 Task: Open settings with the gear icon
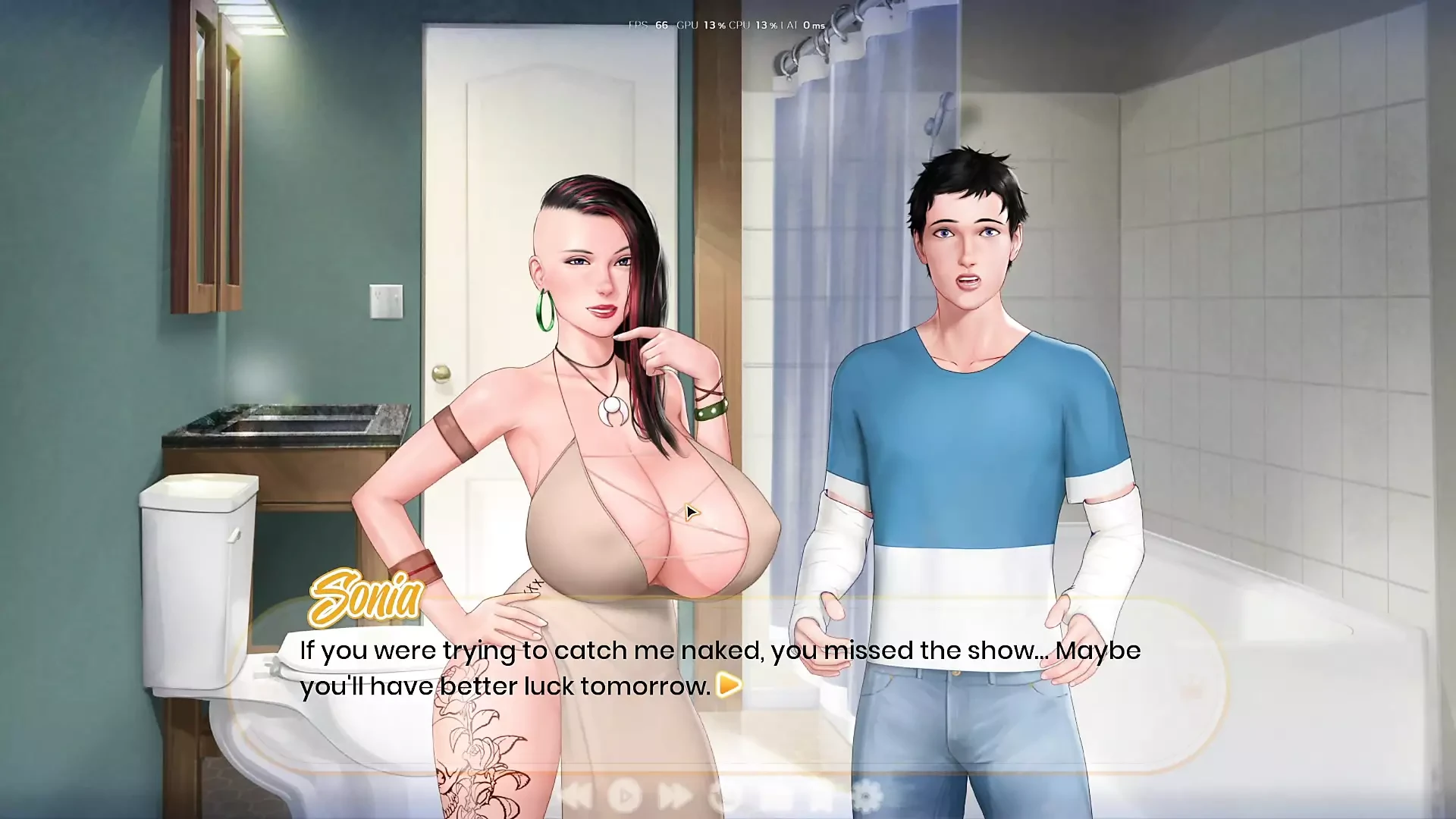tap(868, 796)
